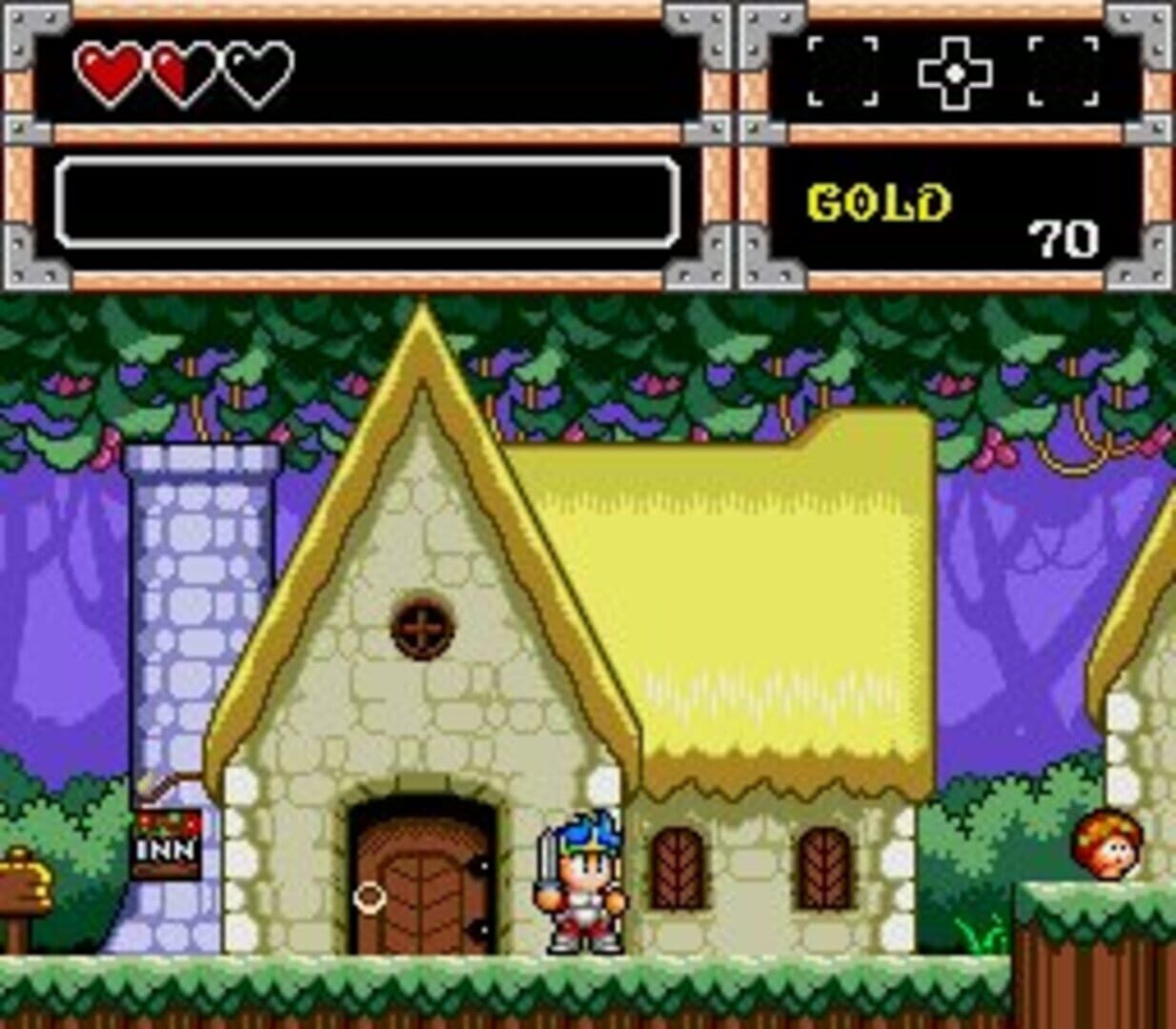Click the cross-shaped selector icon between the item slots
Screen dimensions: 1176x1029
pos(954,72)
